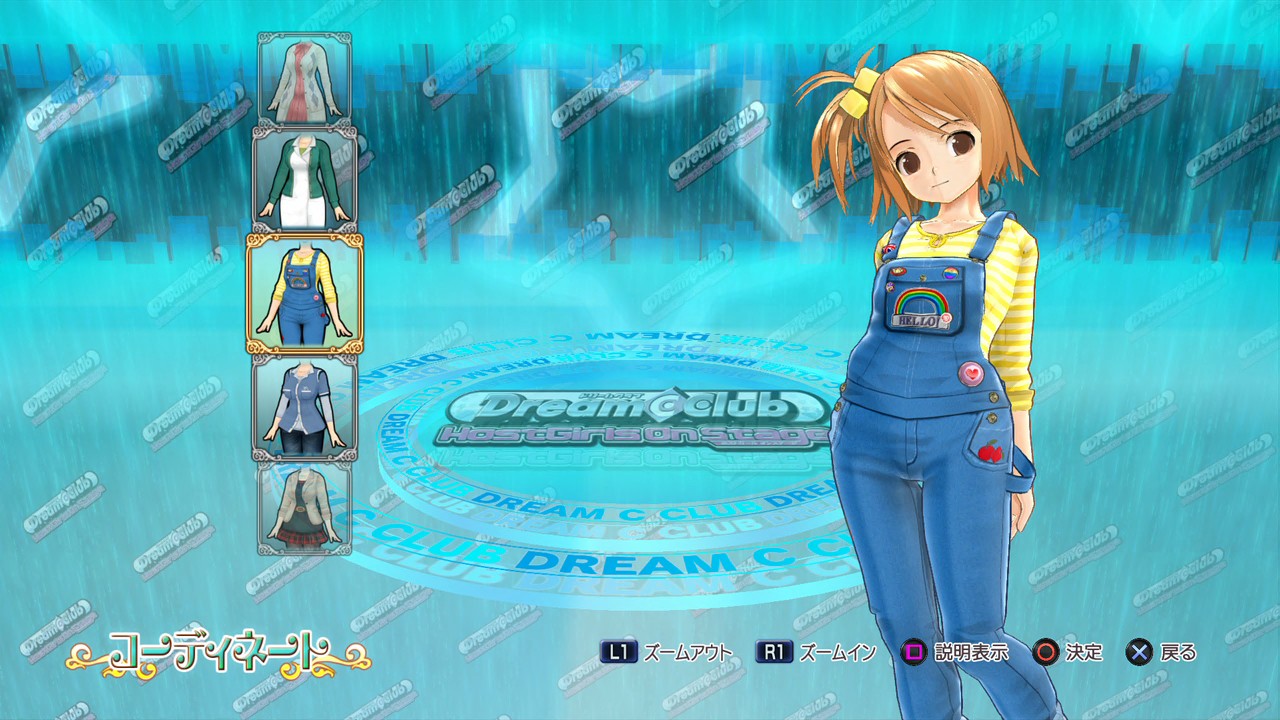Select the gray coat with pink dress outfit
The width and height of the screenshot is (1280, 720).
pyautogui.click(x=304, y=79)
